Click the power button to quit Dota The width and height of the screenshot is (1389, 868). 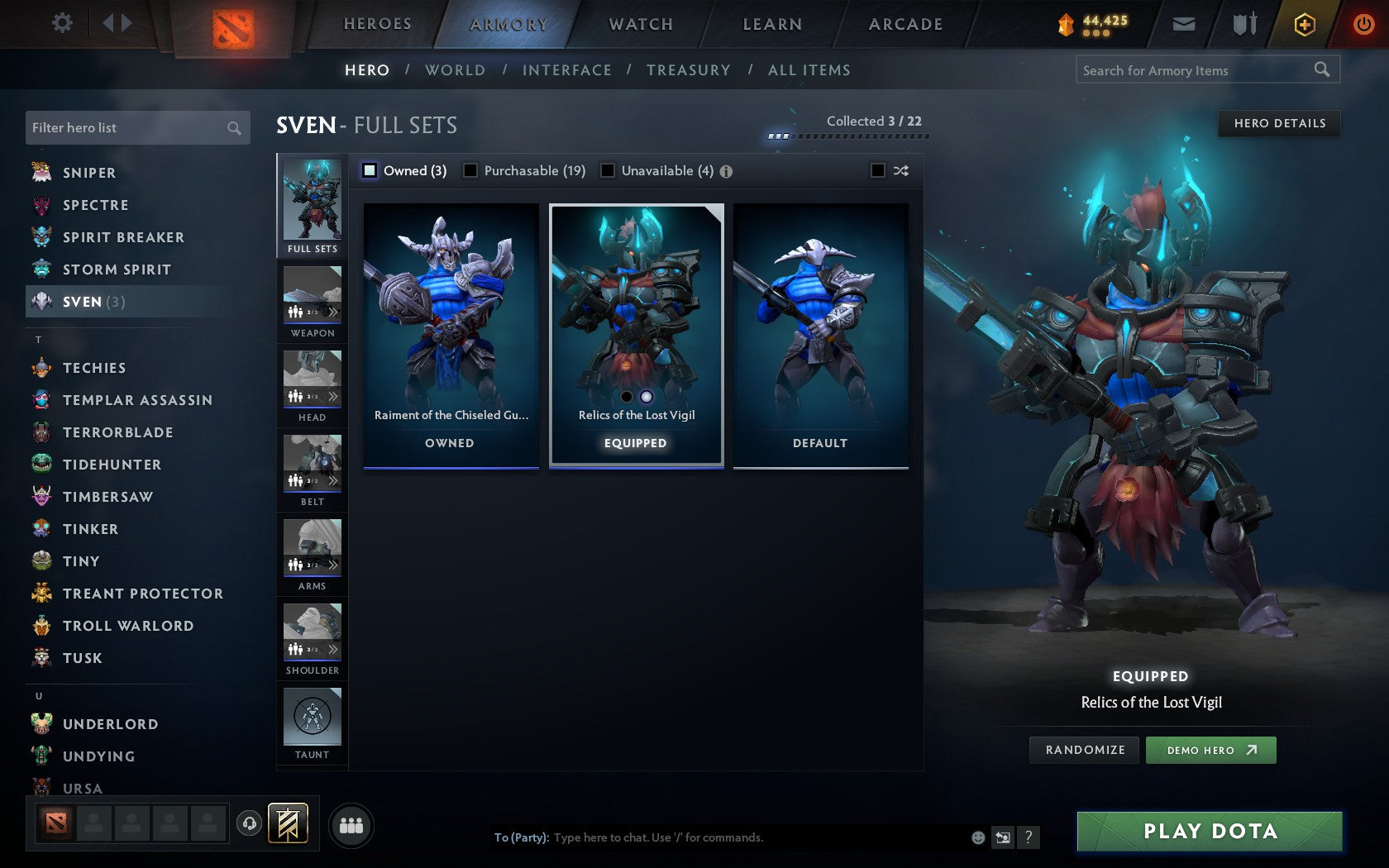pos(1363,23)
